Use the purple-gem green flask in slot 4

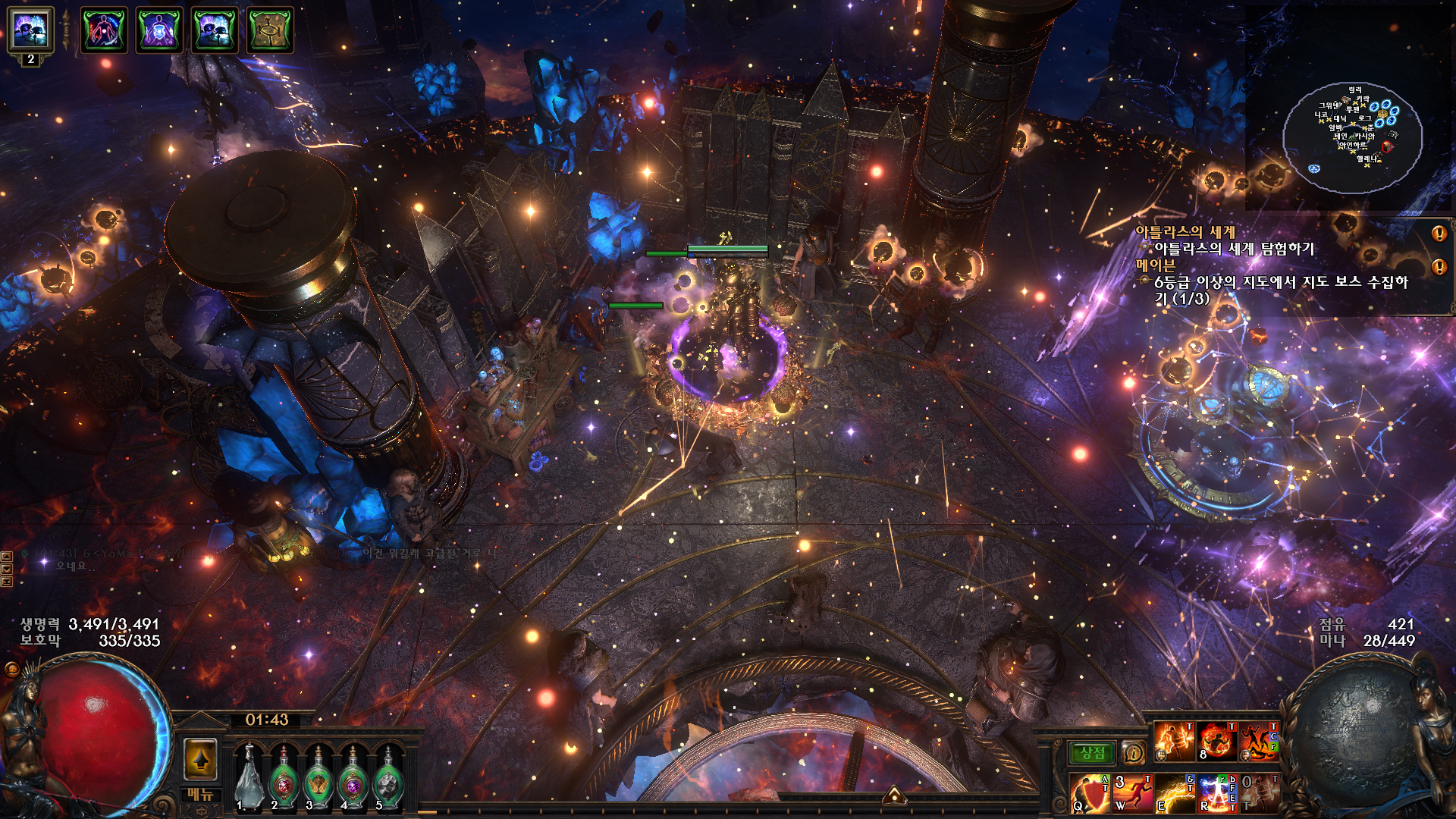tap(353, 777)
